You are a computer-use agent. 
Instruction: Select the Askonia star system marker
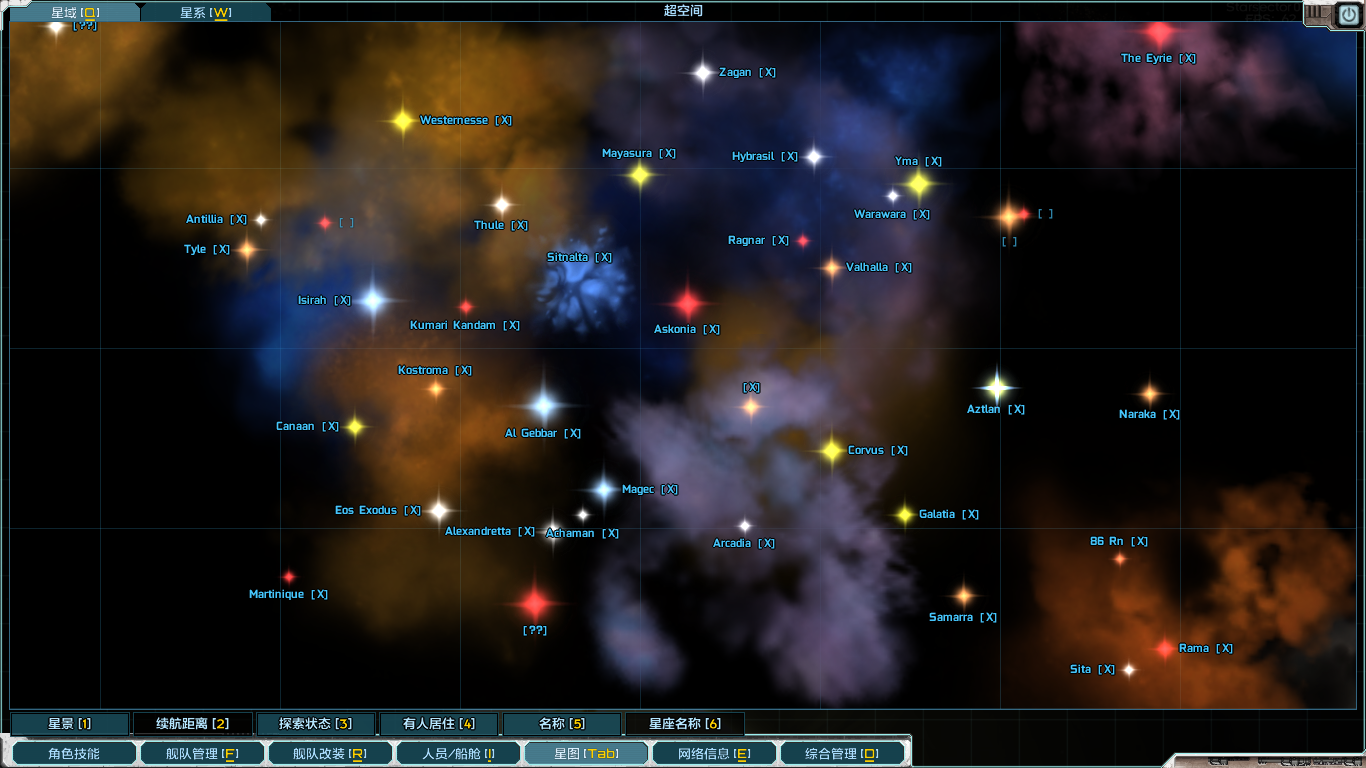coord(687,303)
